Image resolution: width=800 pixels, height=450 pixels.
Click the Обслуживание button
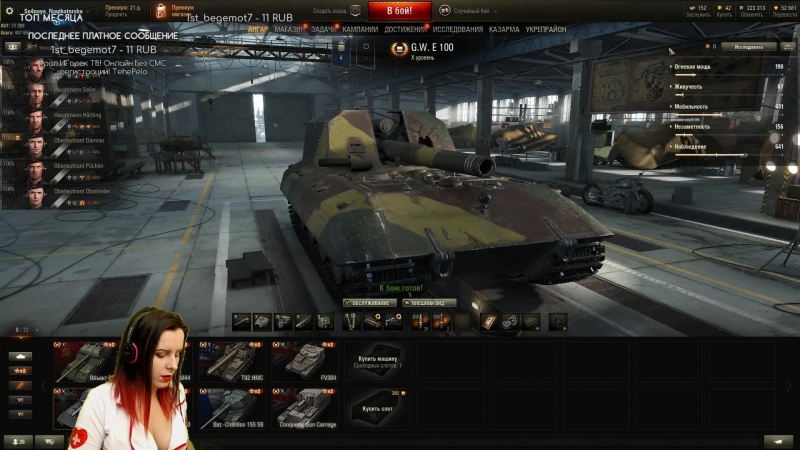(x=369, y=302)
